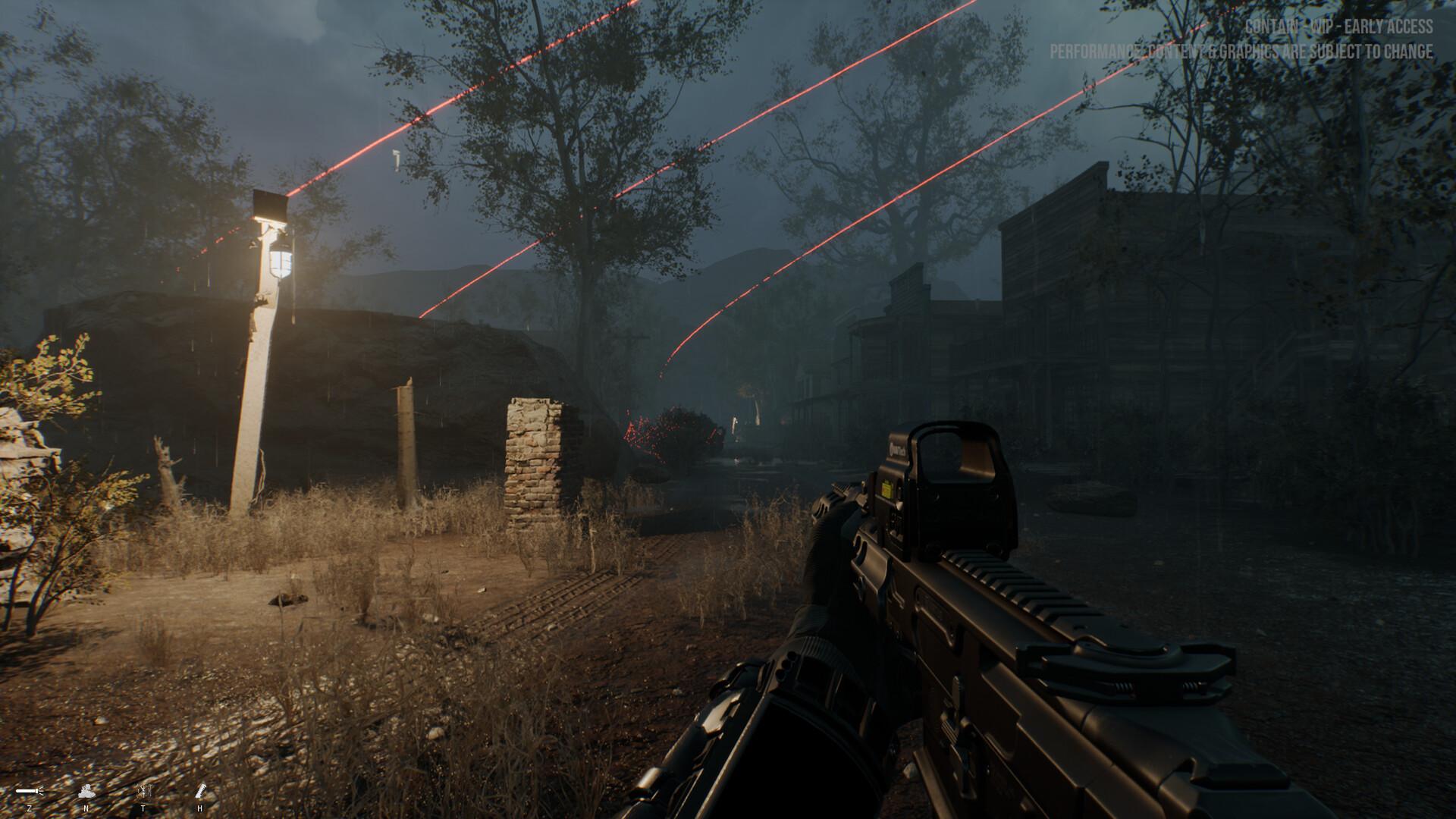1456x819 pixels.
Task: Click the EOTech brand logo on the sight housing
Action: click(899, 450)
